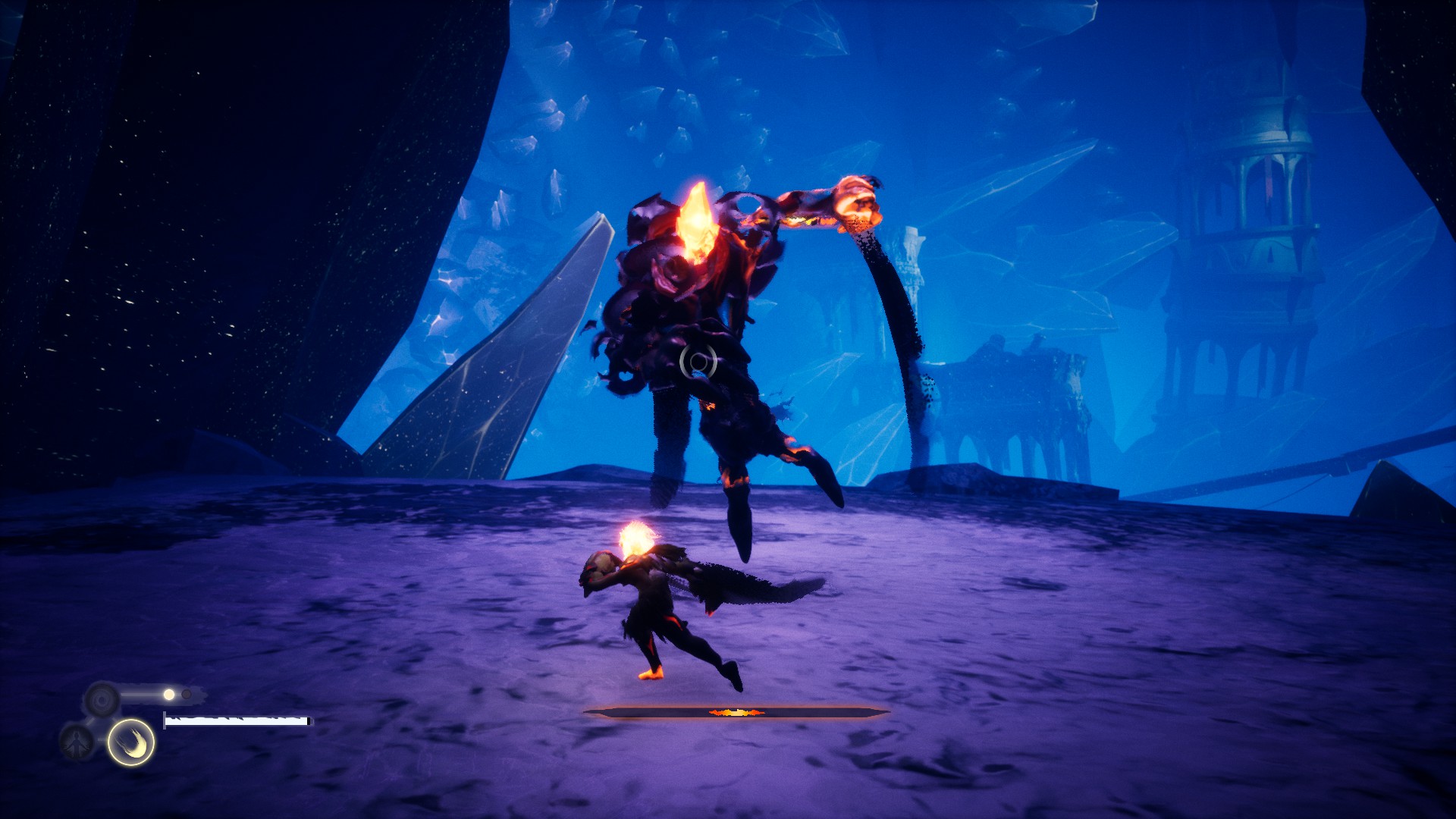Choose the dark spiral ability icon
This screenshot has height=819, width=1456.
tap(102, 698)
